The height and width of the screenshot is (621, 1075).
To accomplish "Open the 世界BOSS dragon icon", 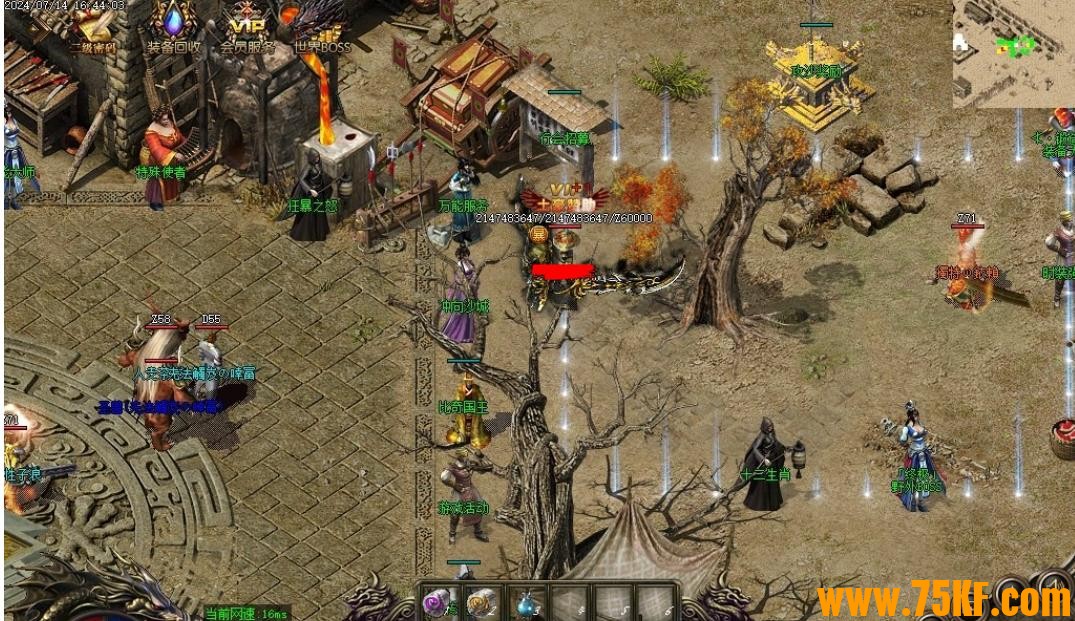I will (321, 25).
